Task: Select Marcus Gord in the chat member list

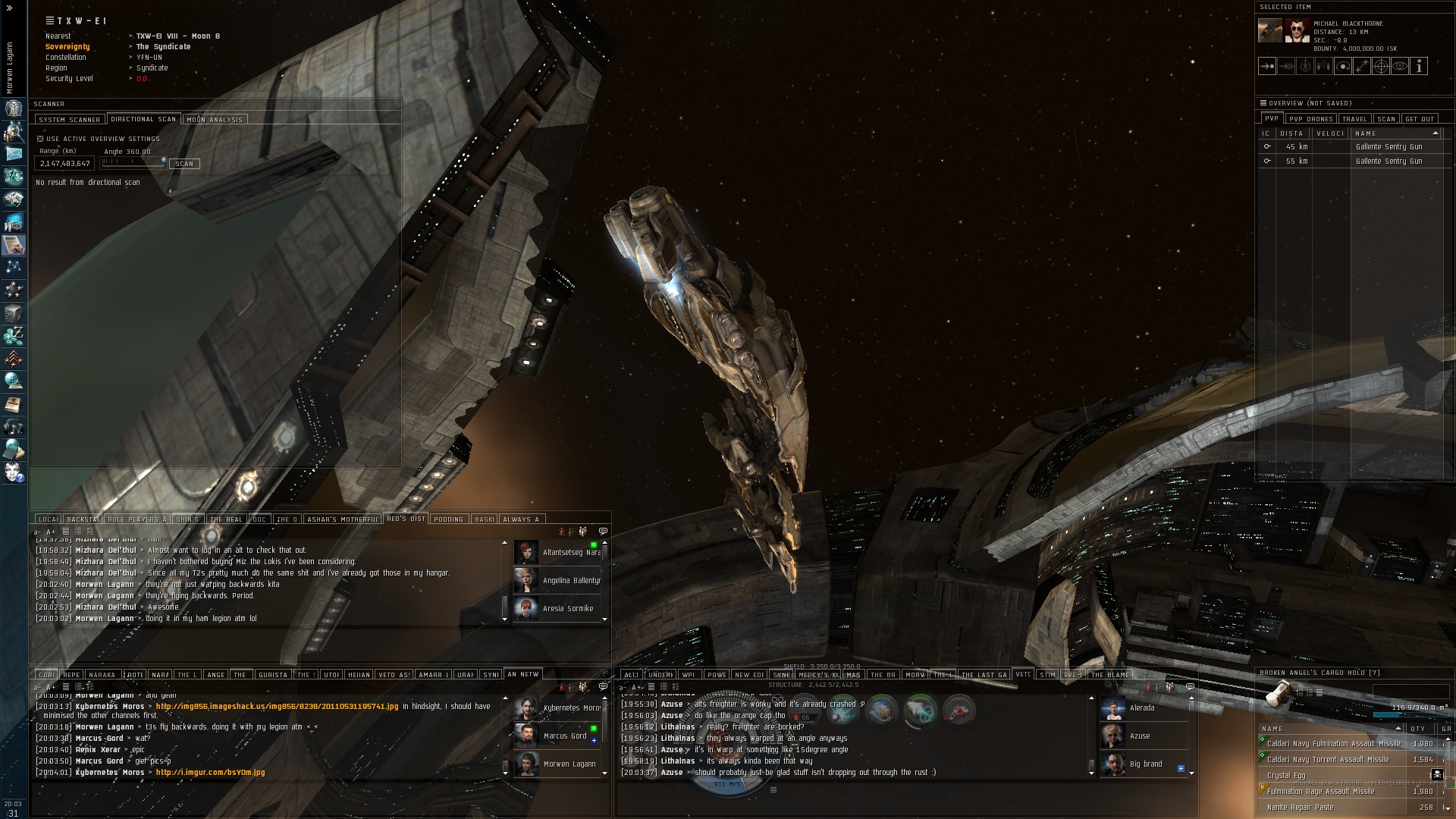Action: pos(564,736)
